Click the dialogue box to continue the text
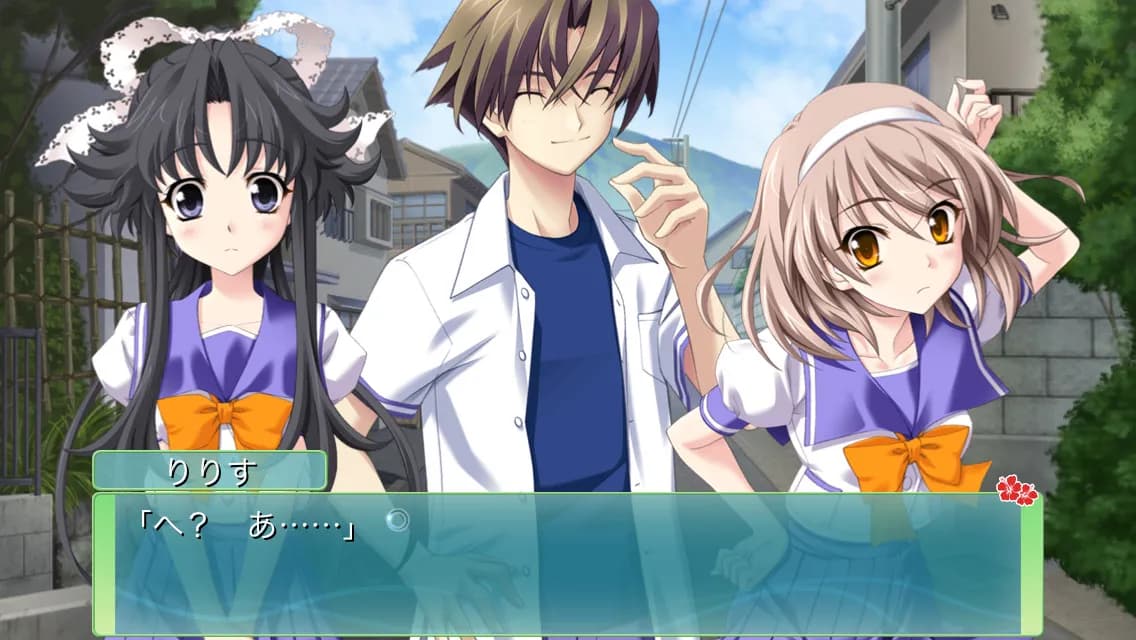1136x640 pixels. 567,565
